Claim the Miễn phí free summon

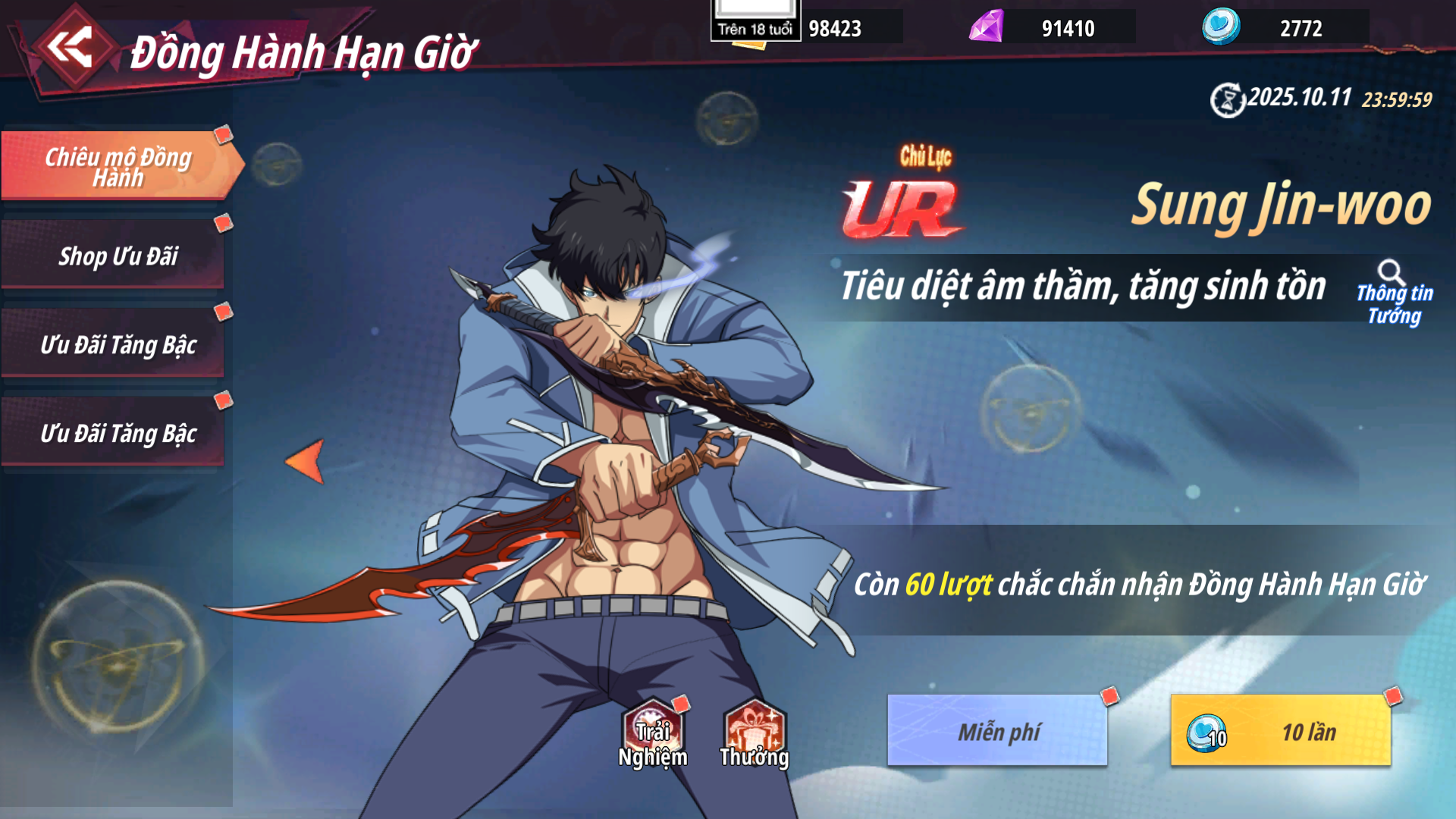pos(997,730)
